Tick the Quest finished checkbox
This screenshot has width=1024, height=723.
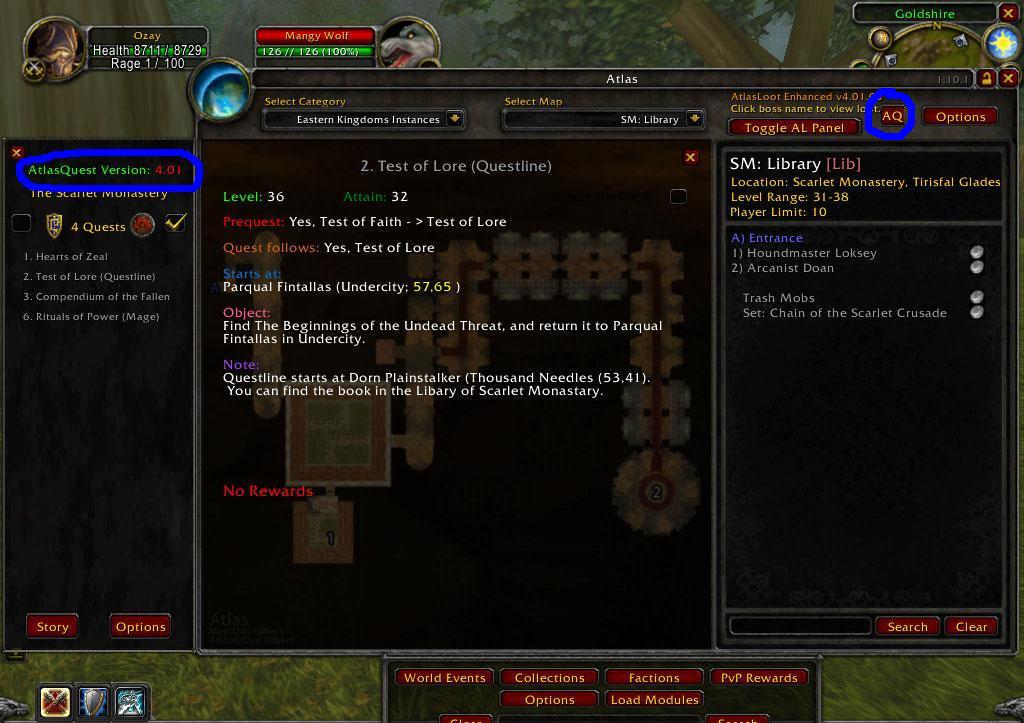tap(678, 196)
